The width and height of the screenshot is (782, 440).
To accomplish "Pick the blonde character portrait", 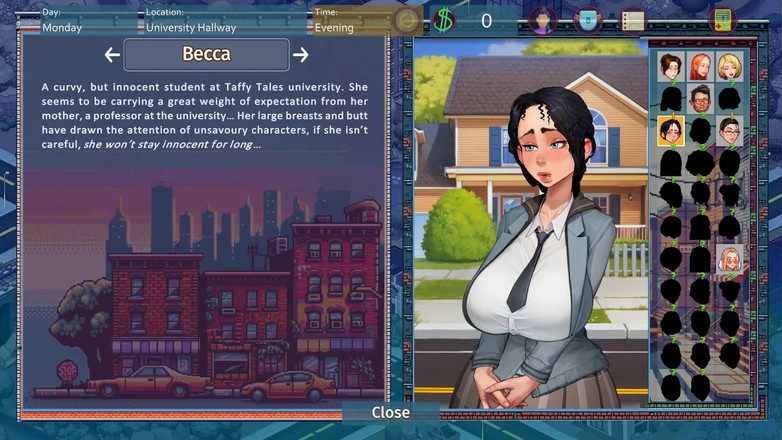I will 729,67.
